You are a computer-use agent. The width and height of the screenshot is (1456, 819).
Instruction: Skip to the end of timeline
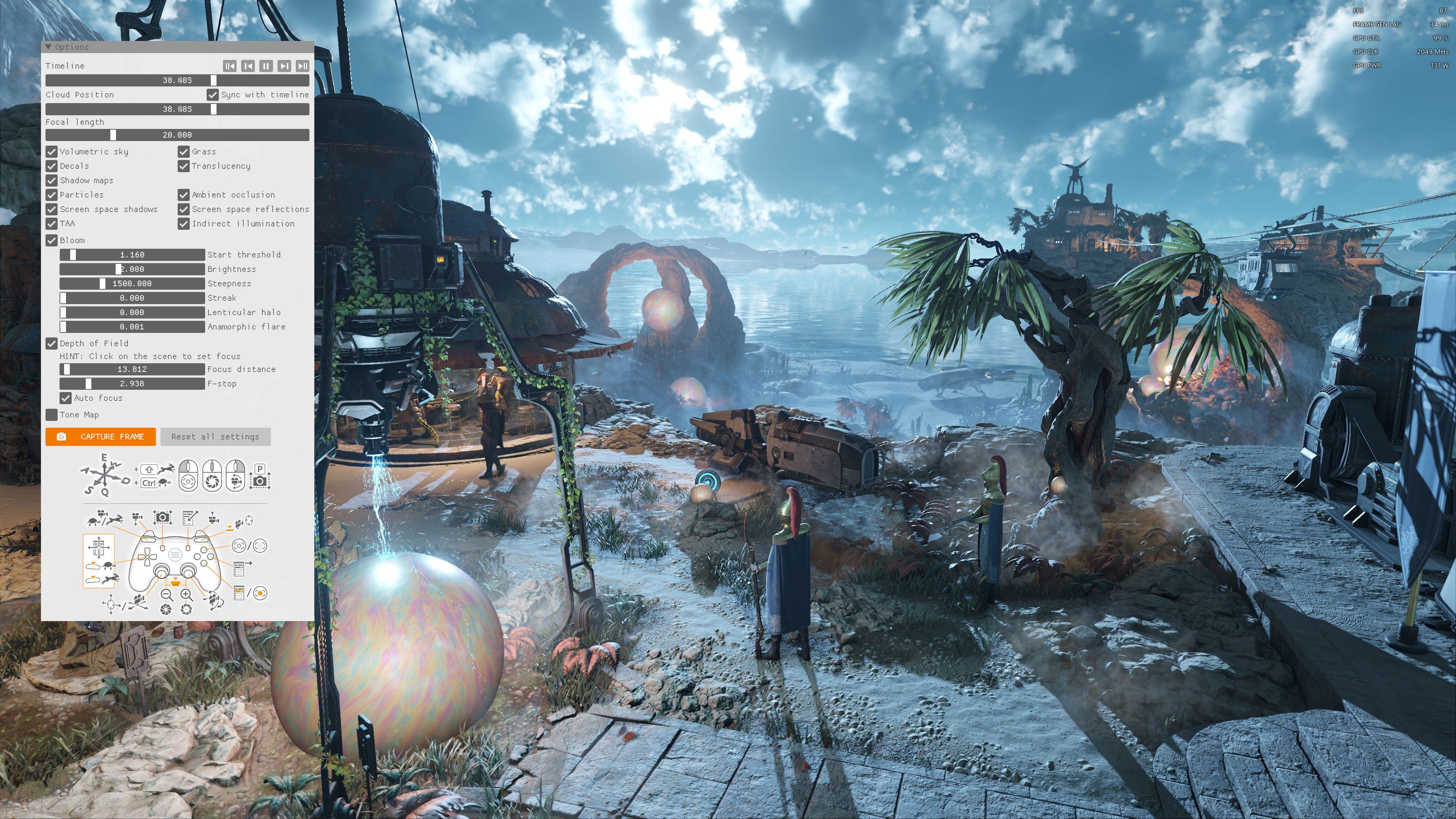coord(303,66)
